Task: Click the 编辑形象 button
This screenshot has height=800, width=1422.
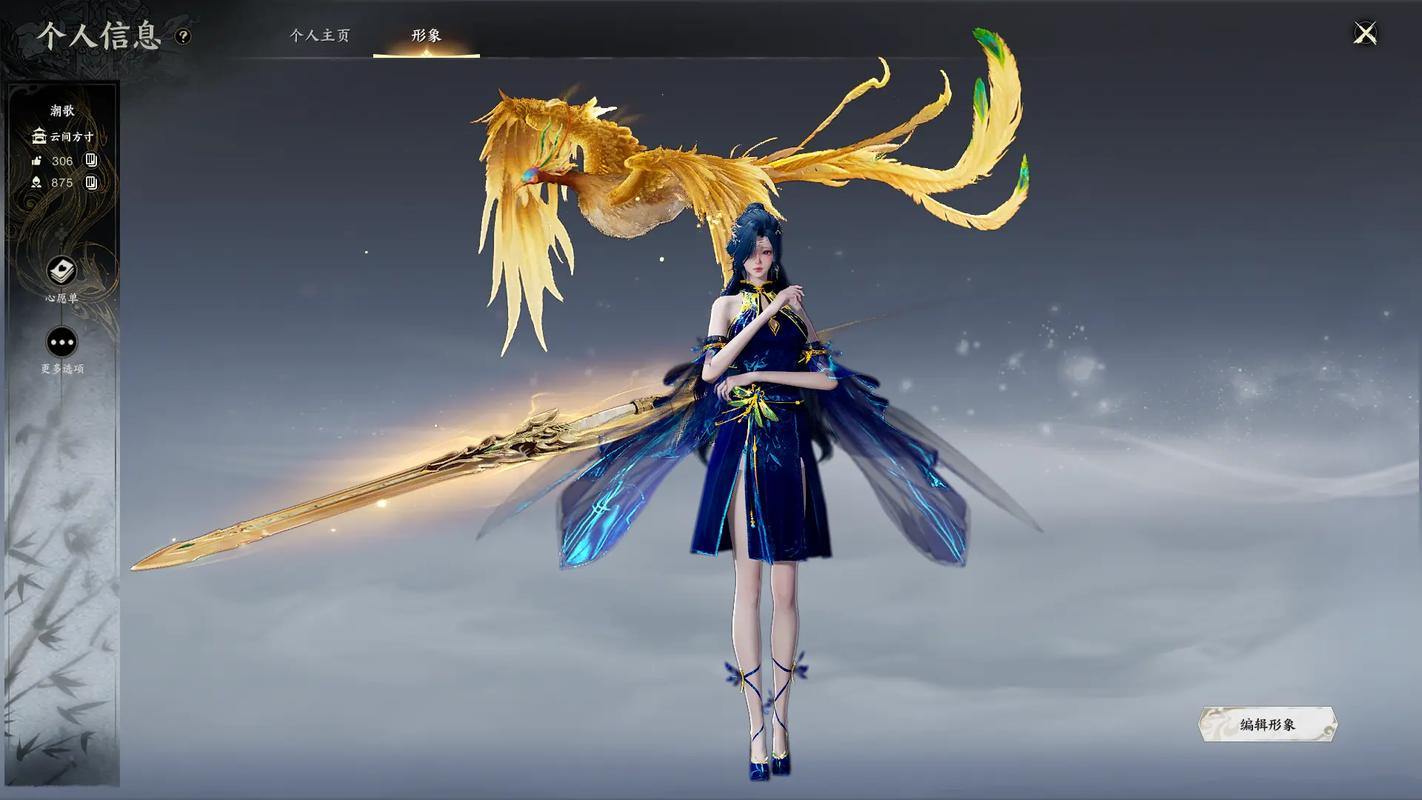Action: pos(1267,725)
